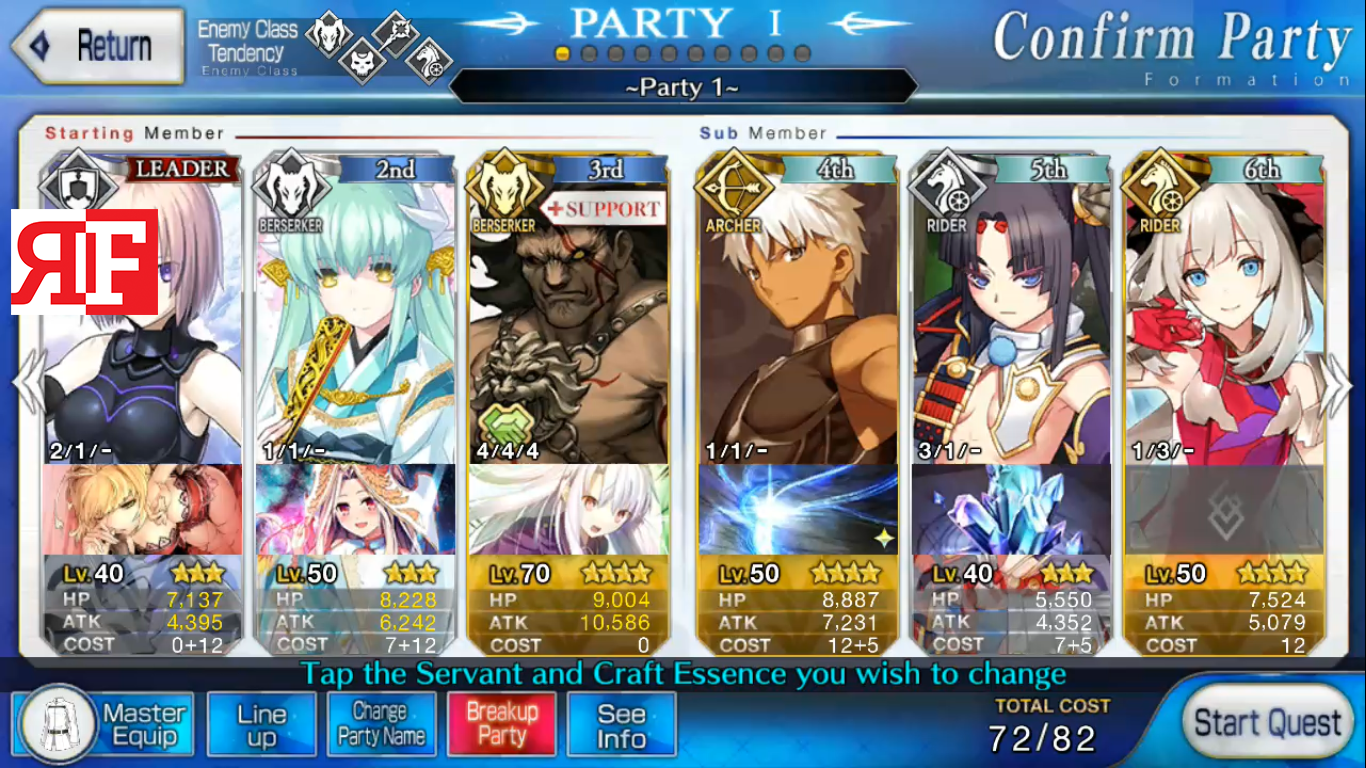This screenshot has height=768, width=1366.
Task: Choose Change Party Name
Action: (380, 725)
